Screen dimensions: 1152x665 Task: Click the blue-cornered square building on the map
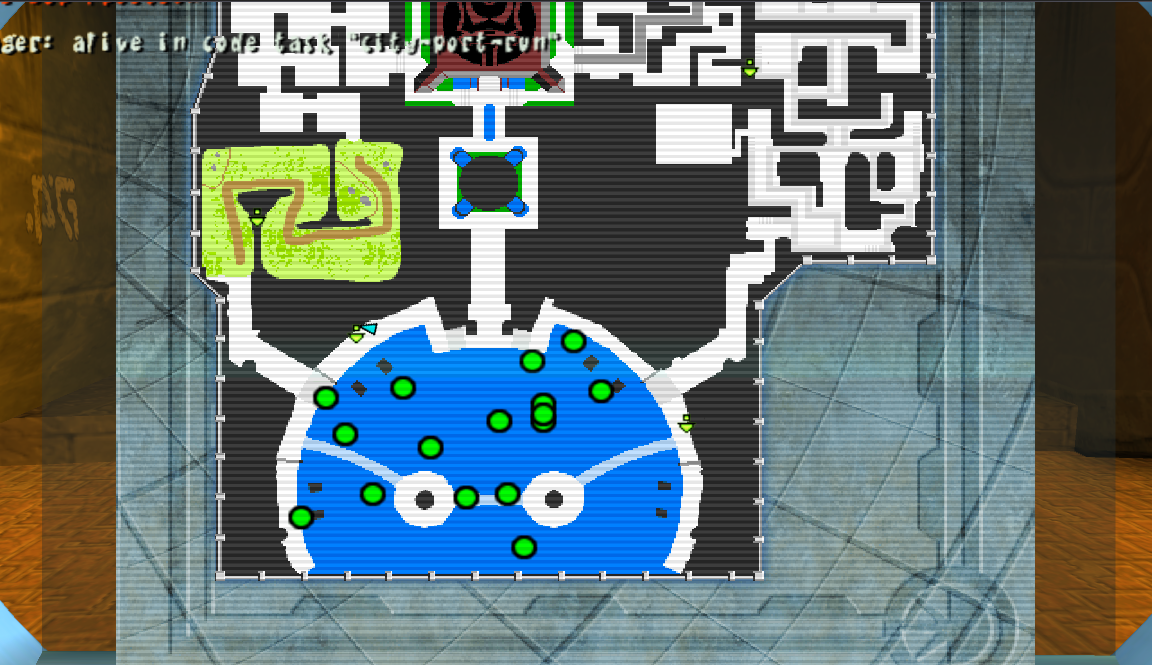pos(488,182)
